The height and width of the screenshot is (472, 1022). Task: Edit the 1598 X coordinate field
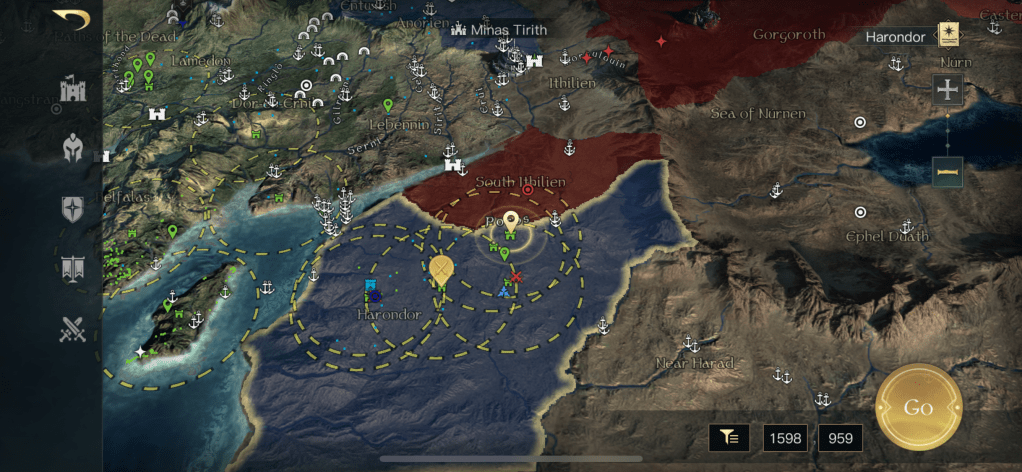[785, 437]
